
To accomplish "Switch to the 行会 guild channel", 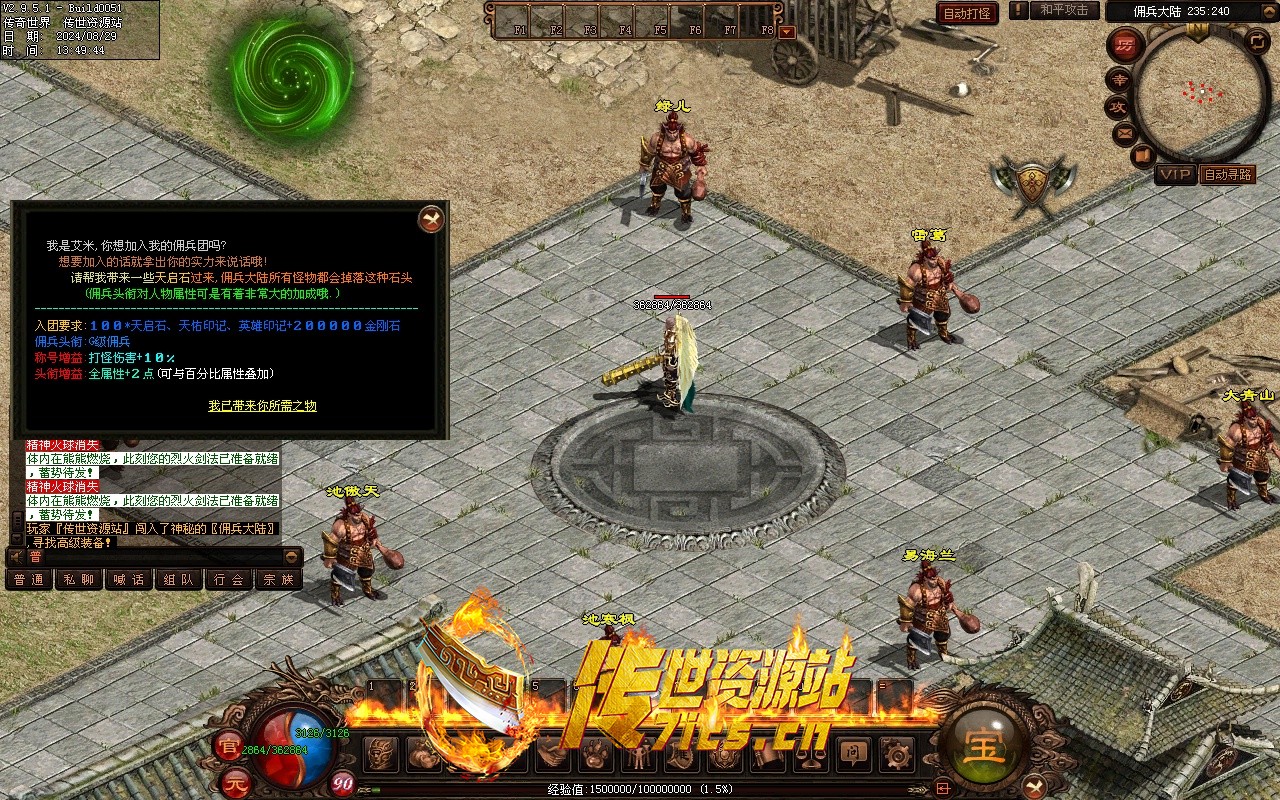I will (x=228, y=579).
